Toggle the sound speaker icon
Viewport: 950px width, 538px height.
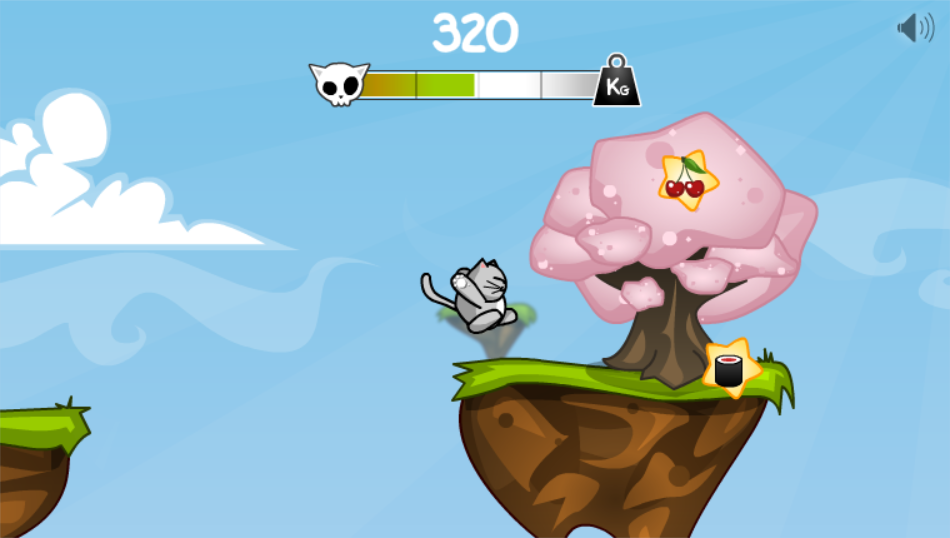tap(914, 27)
